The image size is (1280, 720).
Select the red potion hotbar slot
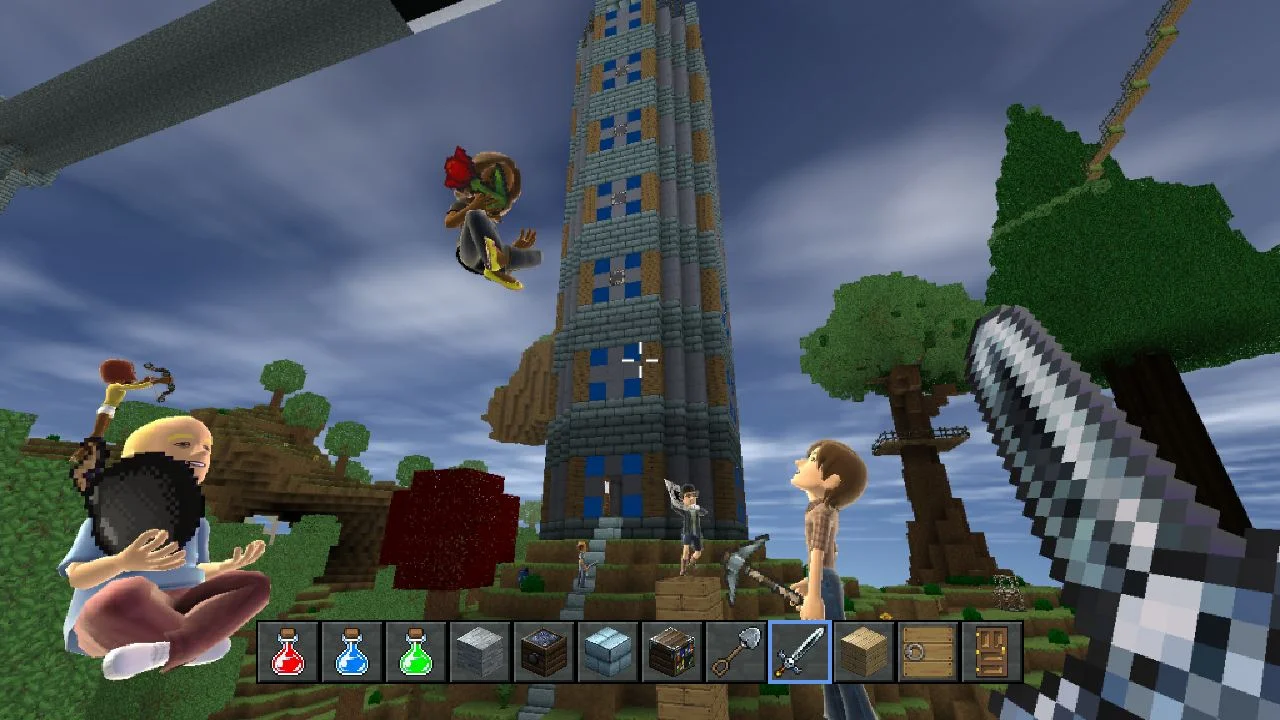pyautogui.click(x=288, y=652)
